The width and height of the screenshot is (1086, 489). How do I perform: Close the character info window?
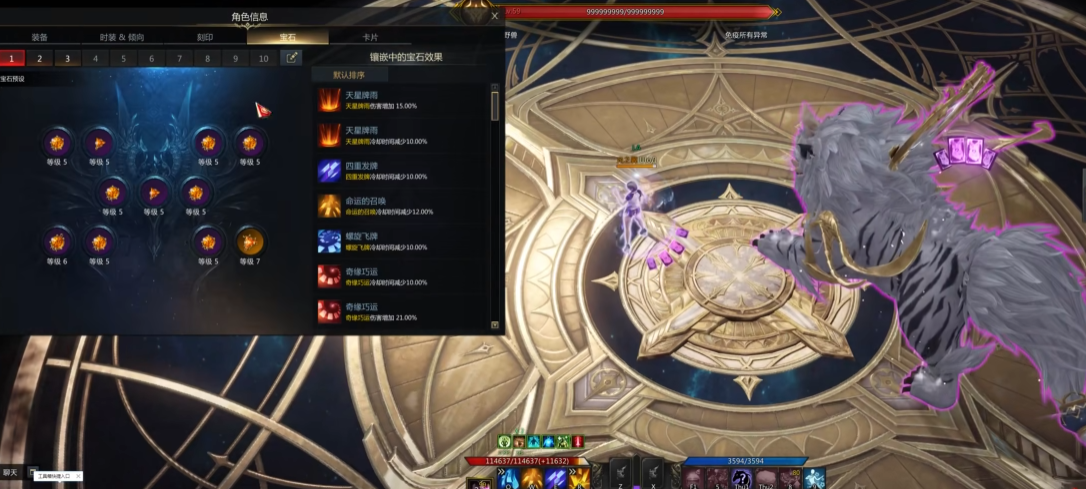tap(494, 16)
